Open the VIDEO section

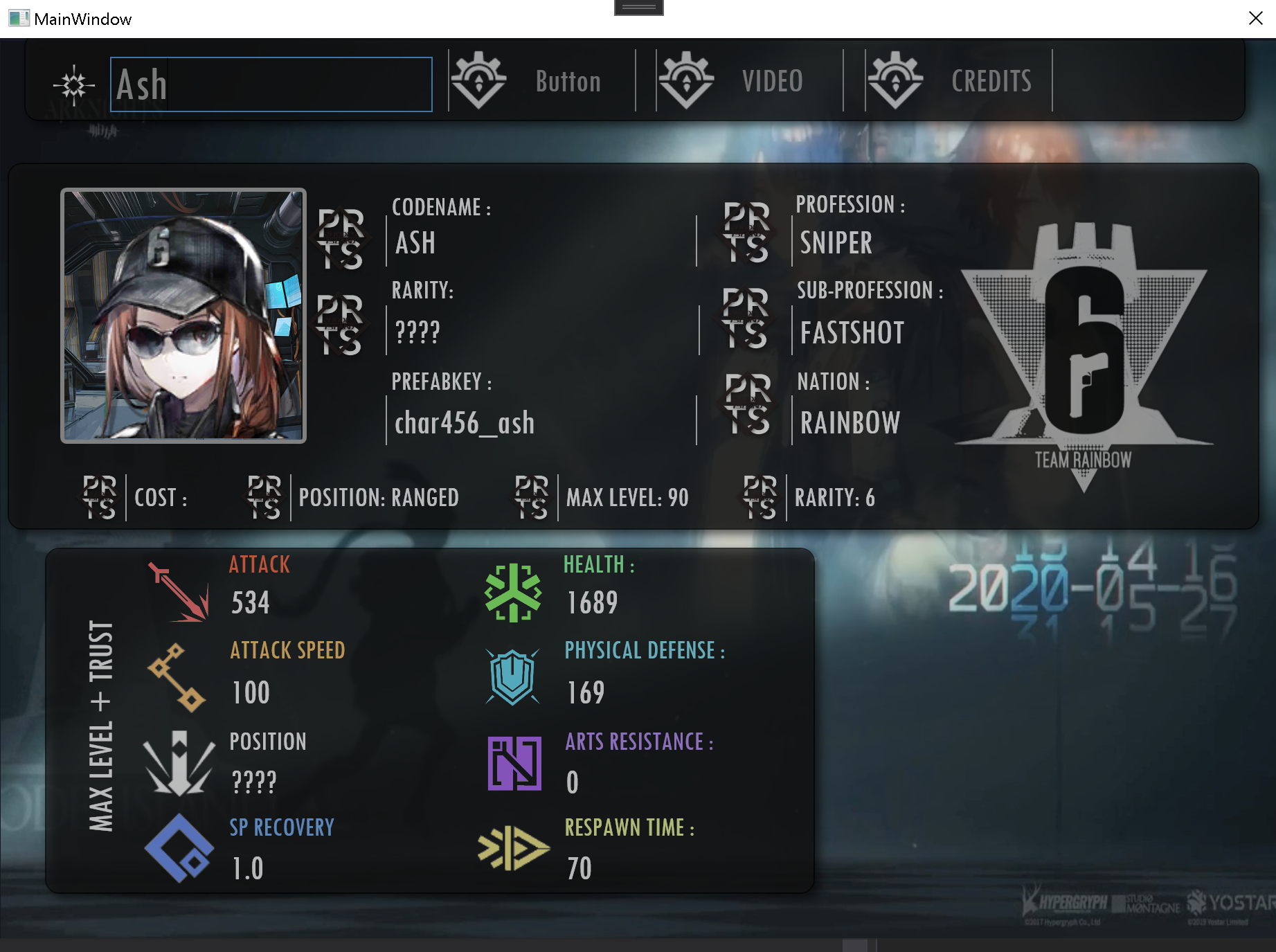tap(749, 82)
